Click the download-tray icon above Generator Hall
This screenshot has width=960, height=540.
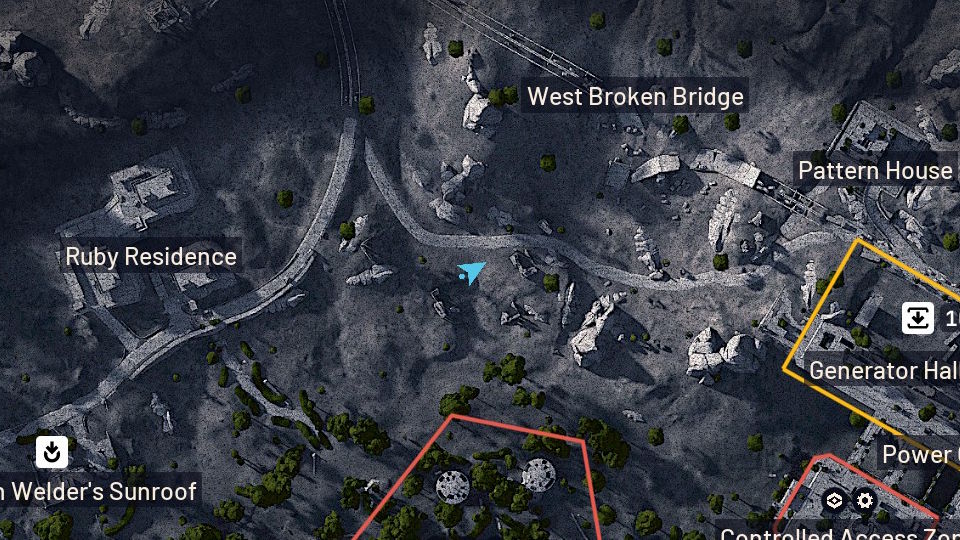918,318
